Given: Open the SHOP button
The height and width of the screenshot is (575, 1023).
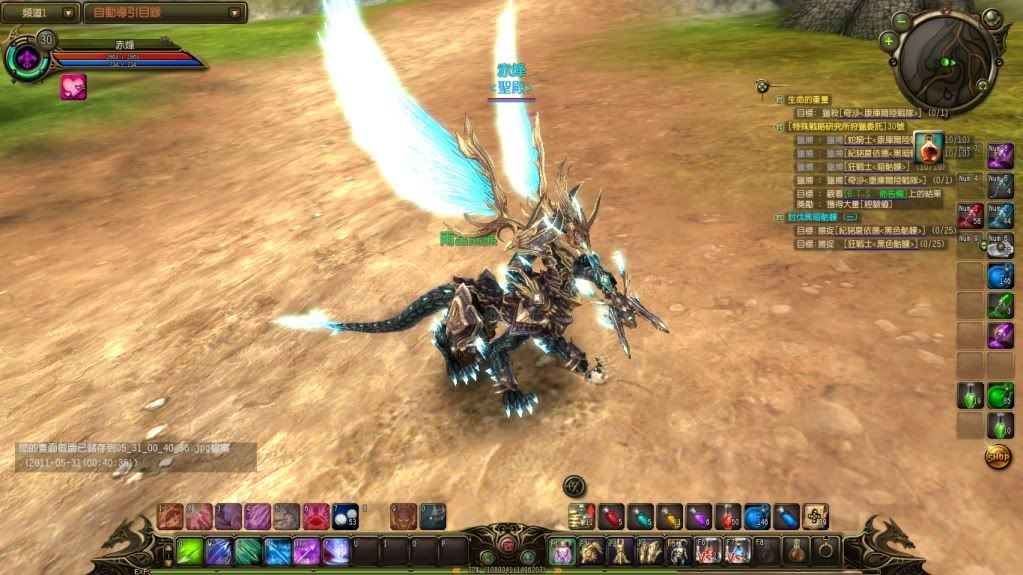Looking at the screenshot, I should tap(997, 457).
